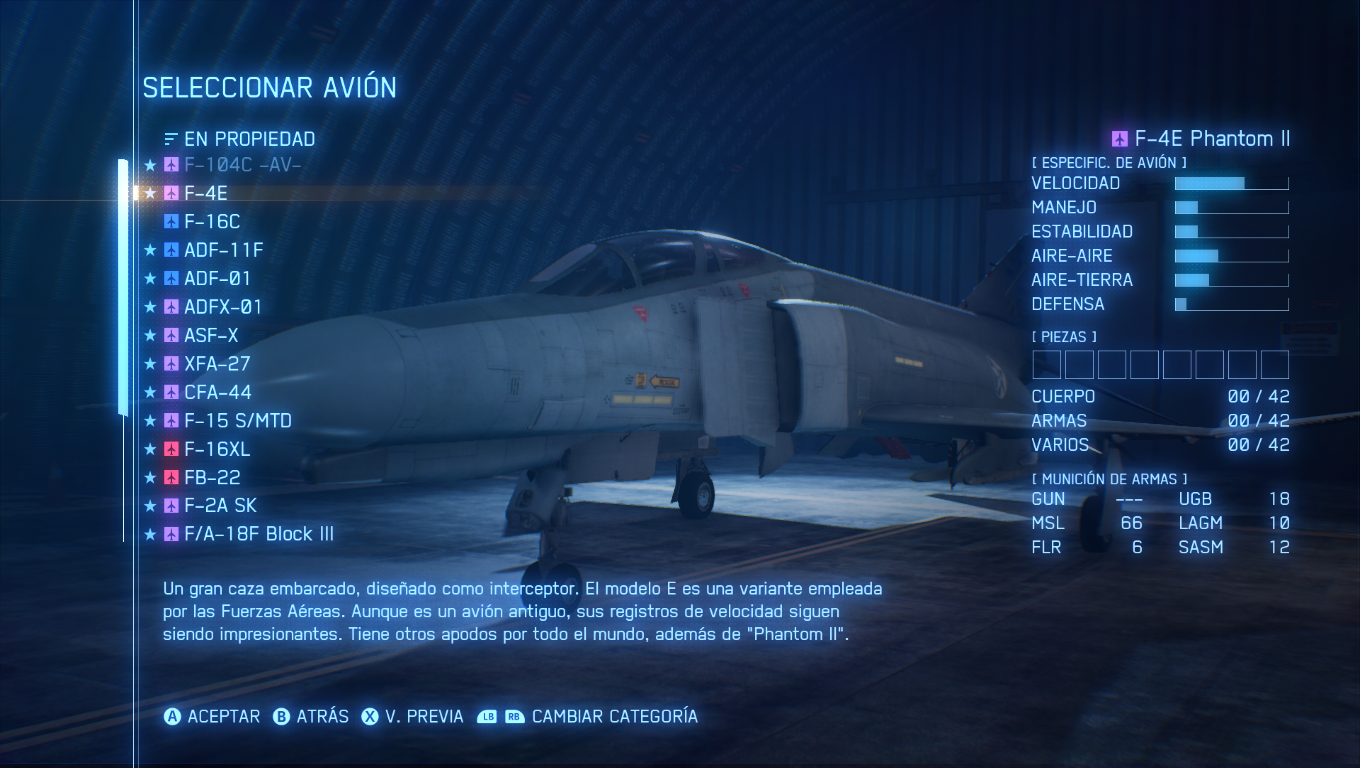The image size is (1360, 768).
Task: Choose the FB-22 aircraft
Action: 212,478
